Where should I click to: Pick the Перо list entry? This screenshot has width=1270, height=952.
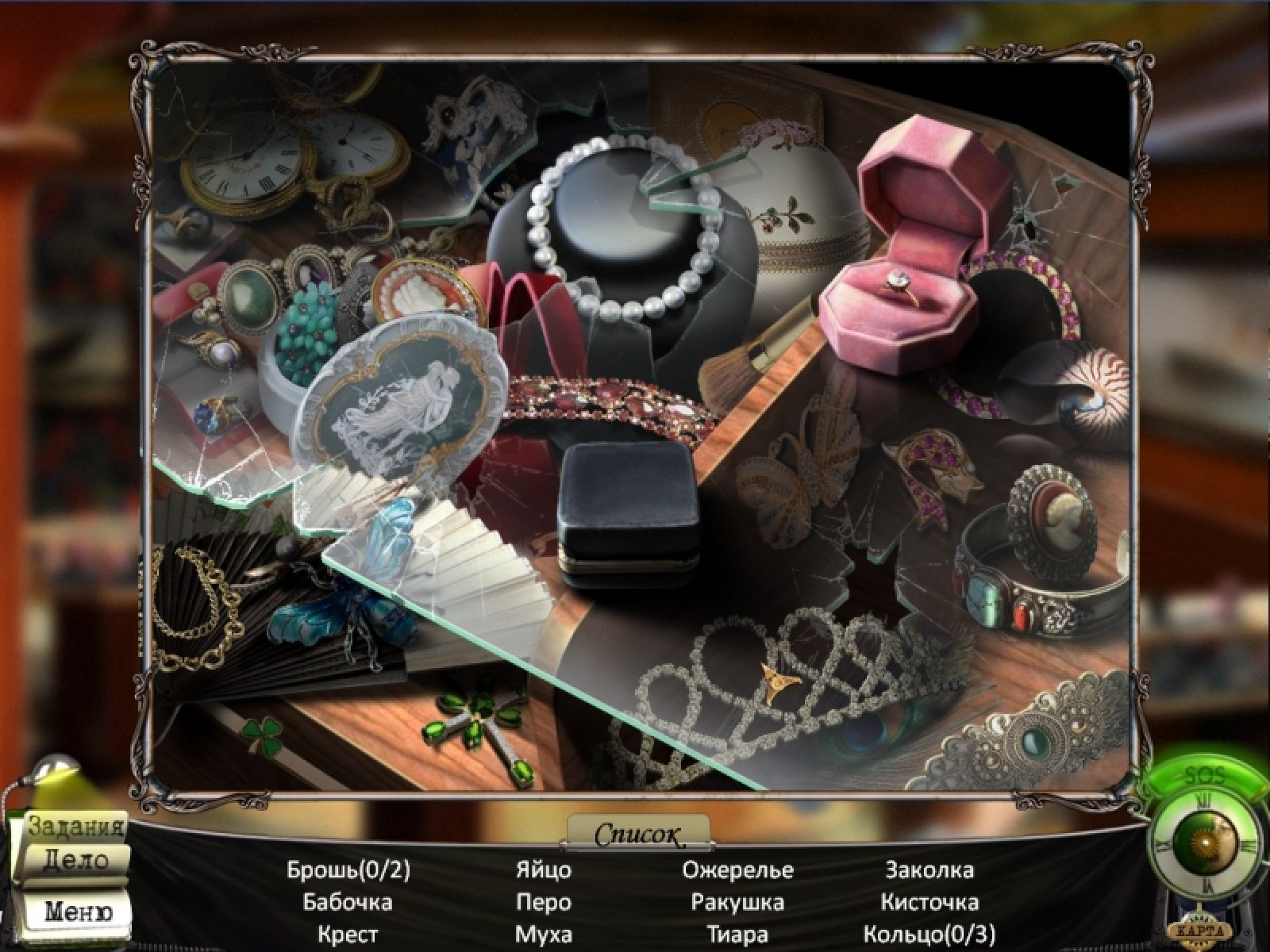[543, 902]
